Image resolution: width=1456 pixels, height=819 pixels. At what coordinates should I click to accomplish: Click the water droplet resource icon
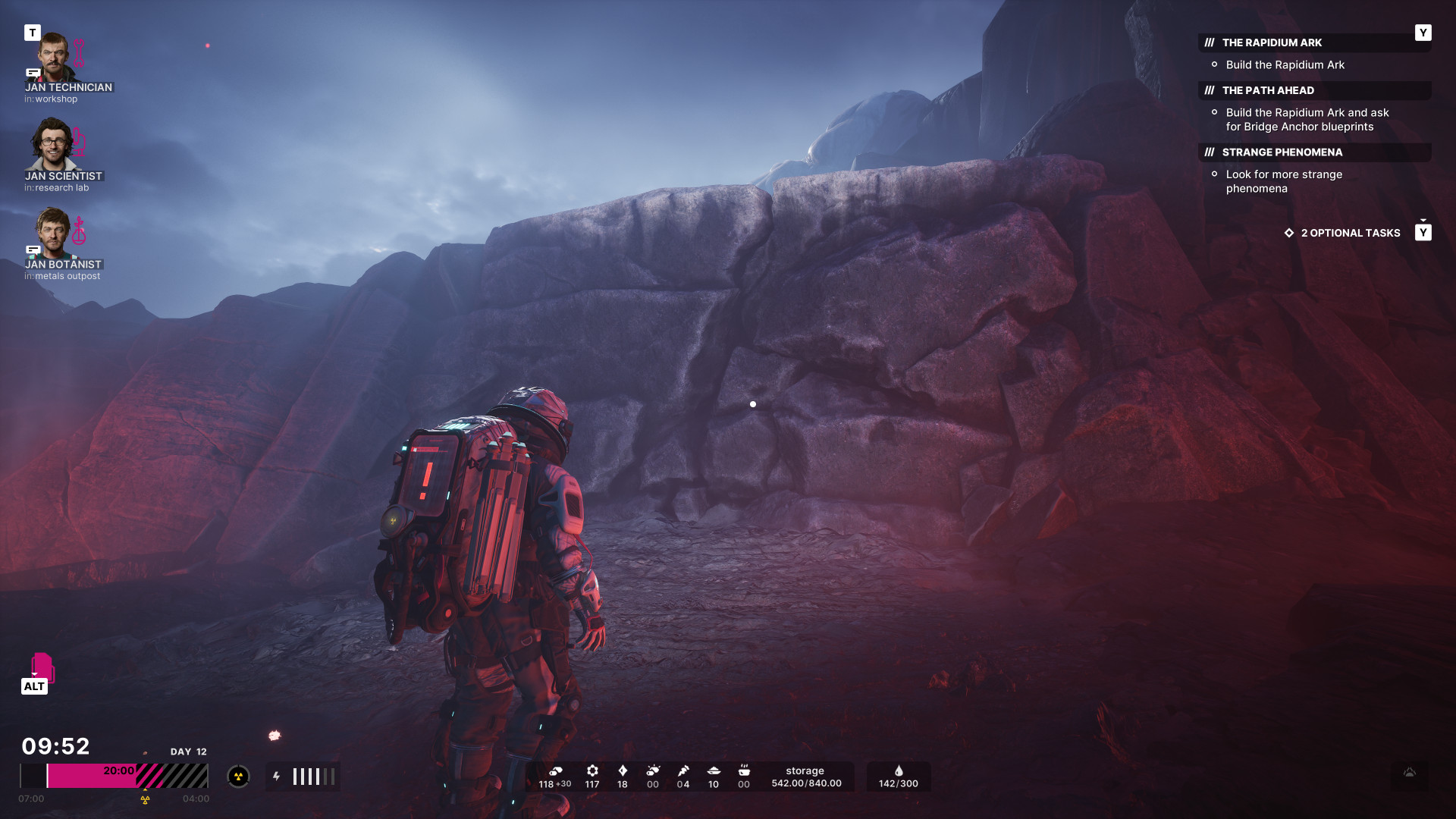pos(899,771)
